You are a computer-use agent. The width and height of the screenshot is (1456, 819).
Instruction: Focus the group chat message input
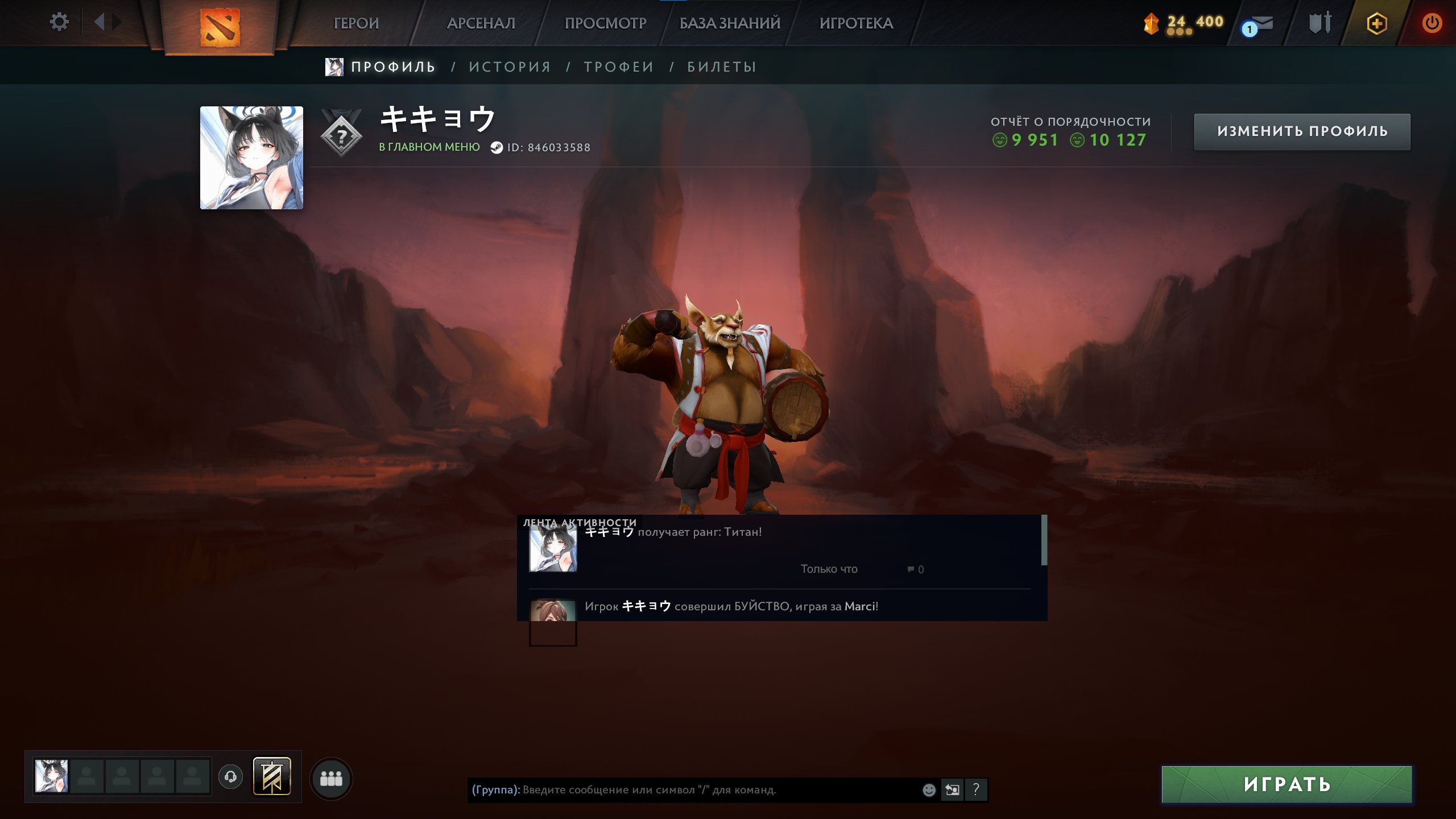694,789
